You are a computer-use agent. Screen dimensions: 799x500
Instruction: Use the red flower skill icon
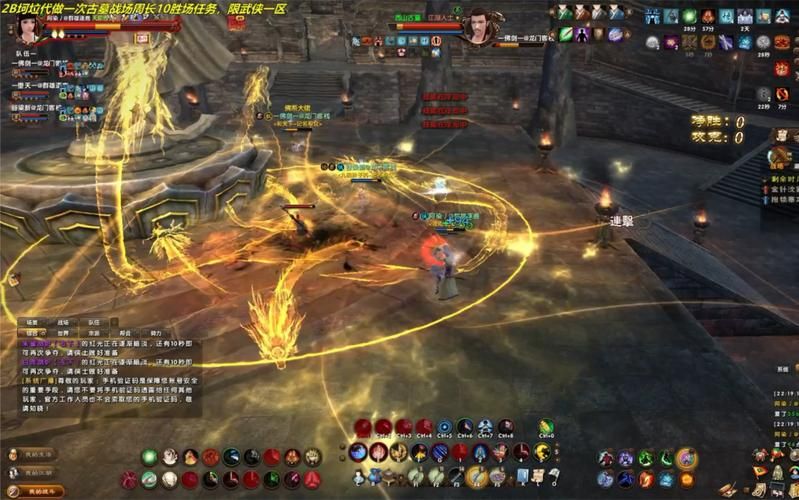click(210, 457)
